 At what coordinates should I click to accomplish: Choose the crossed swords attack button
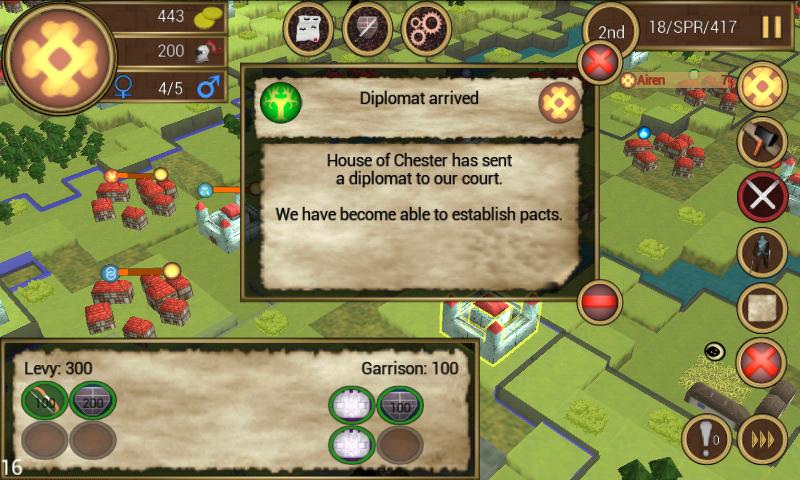[762, 196]
